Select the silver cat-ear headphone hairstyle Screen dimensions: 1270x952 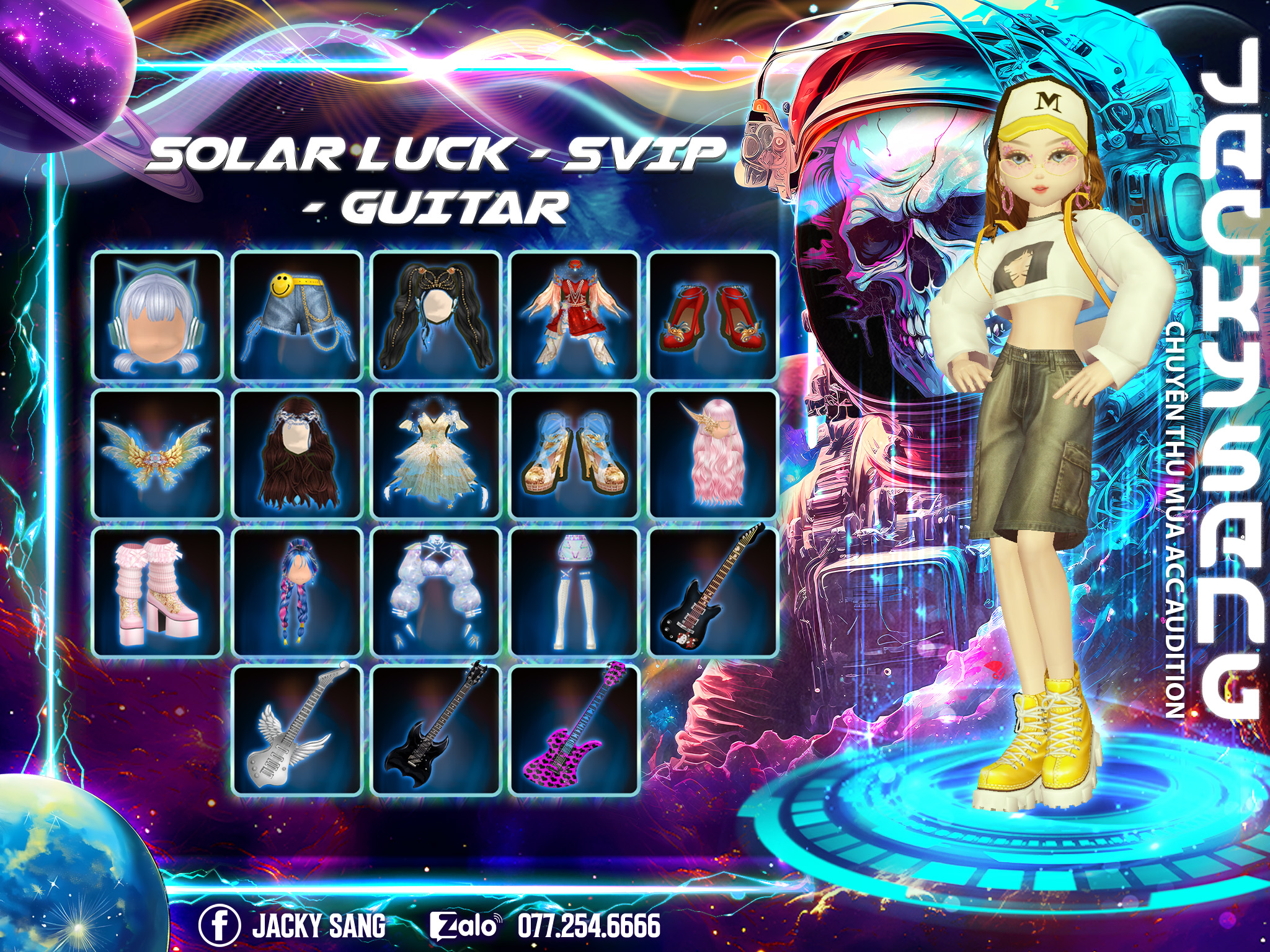158,316
